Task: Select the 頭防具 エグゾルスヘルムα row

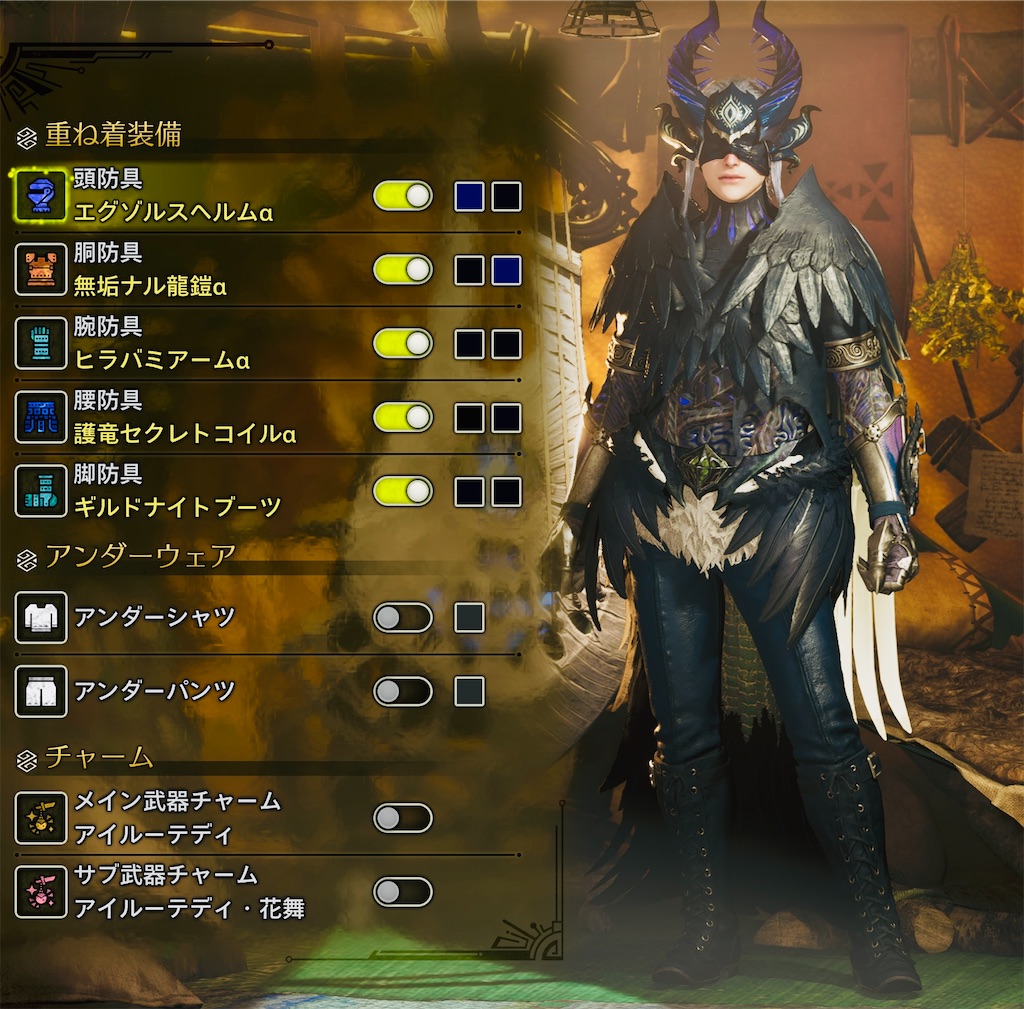Action: [175, 196]
